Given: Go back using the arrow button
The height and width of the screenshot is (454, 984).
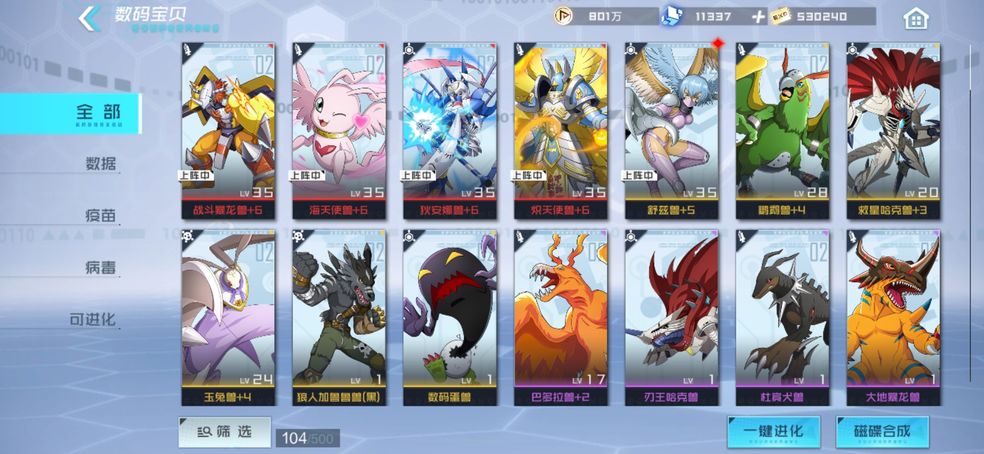Looking at the screenshot, I should 88,17.
